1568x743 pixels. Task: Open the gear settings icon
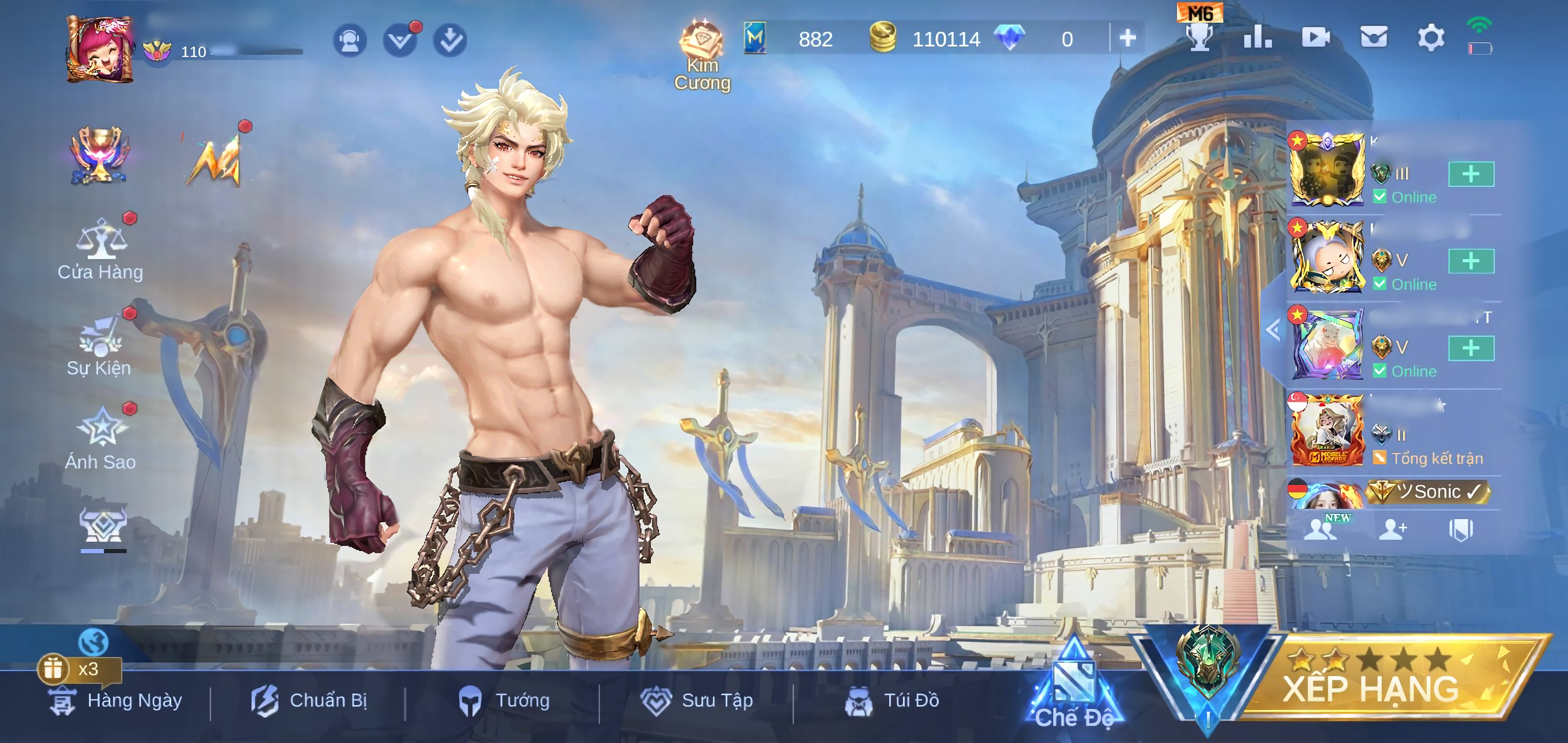click(x=1431, y=38)
